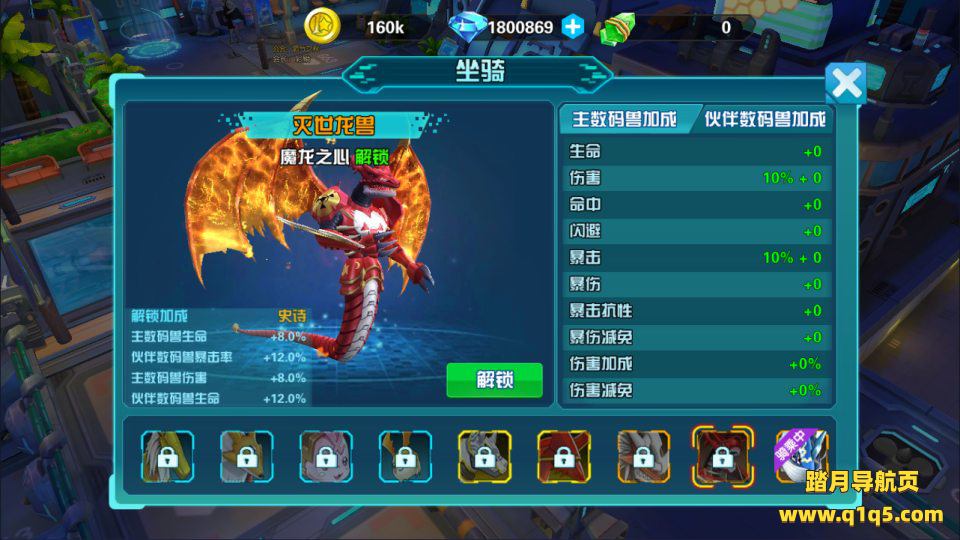Viewport: 960px width, 540px height.
Task: Select the pink locked mount thumbnail
Action: [325, 456]
